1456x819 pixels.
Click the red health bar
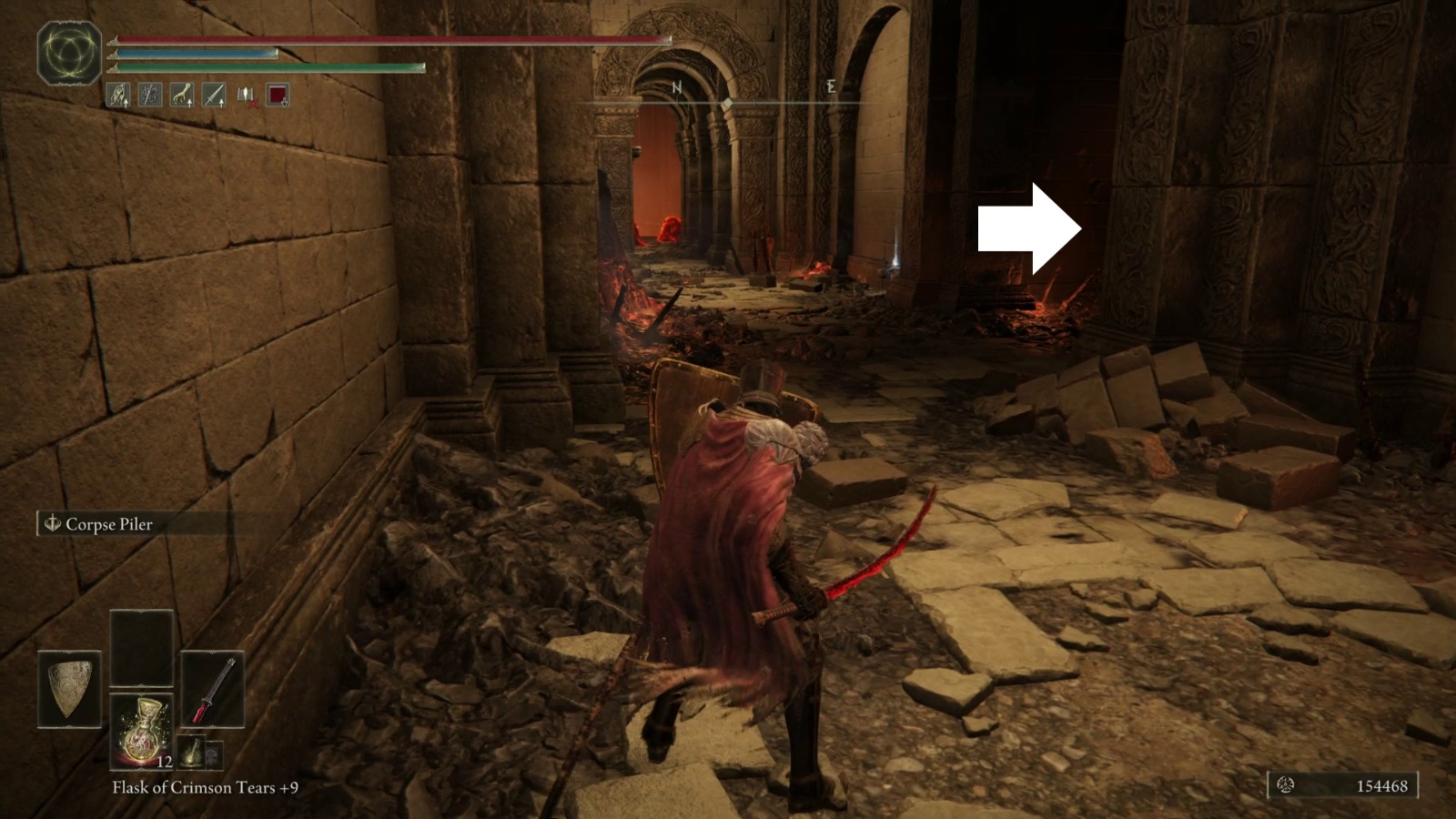coord(391,39)
